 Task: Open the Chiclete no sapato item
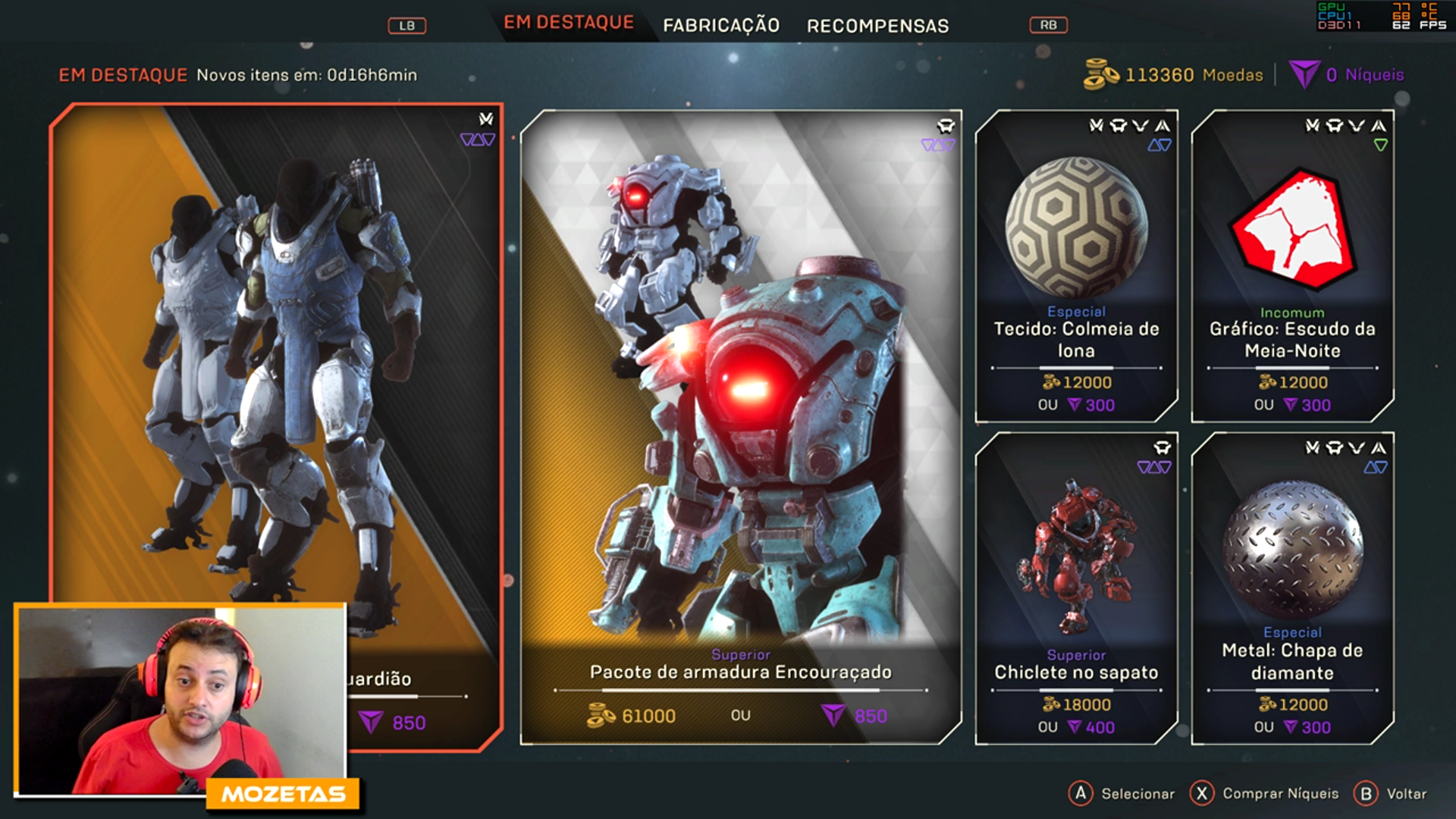point(1076,588)
